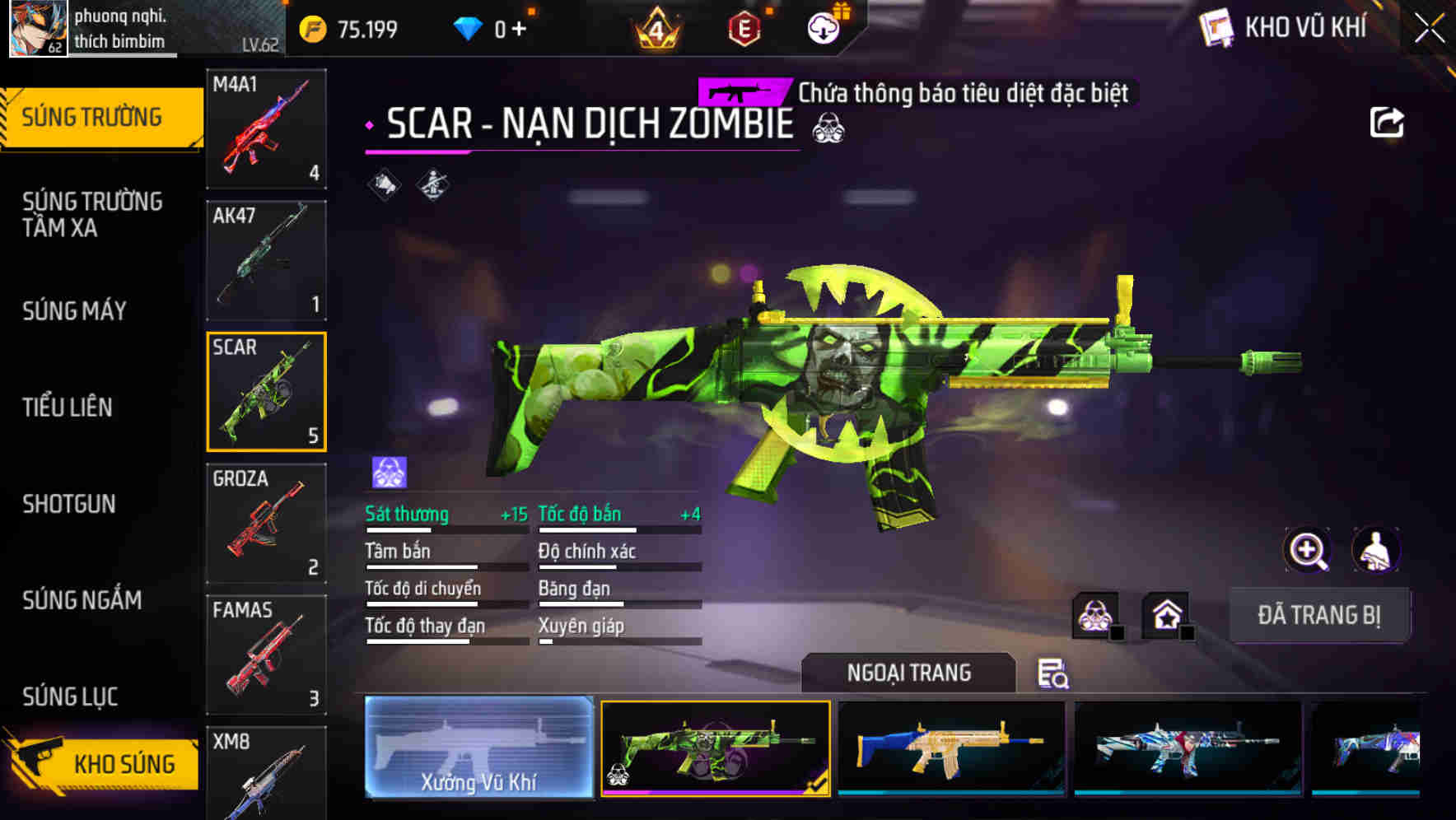
Task: Select the SÚNG TRƯỜNG TẦM XA category
Action: coord(91,215)
